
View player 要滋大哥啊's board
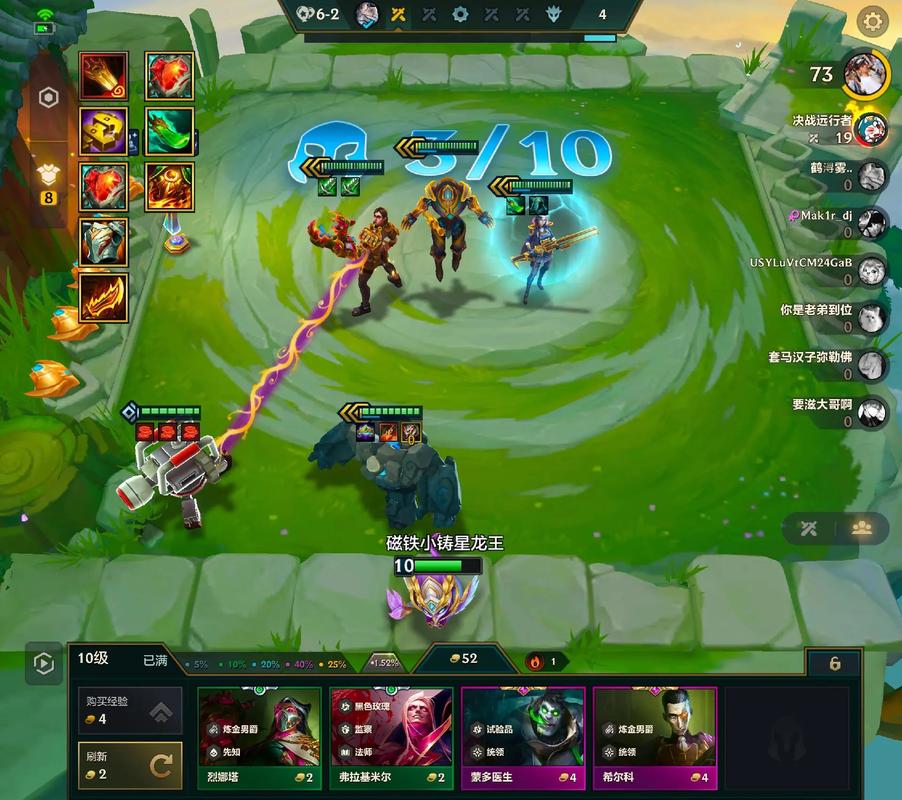click(872, 412)
